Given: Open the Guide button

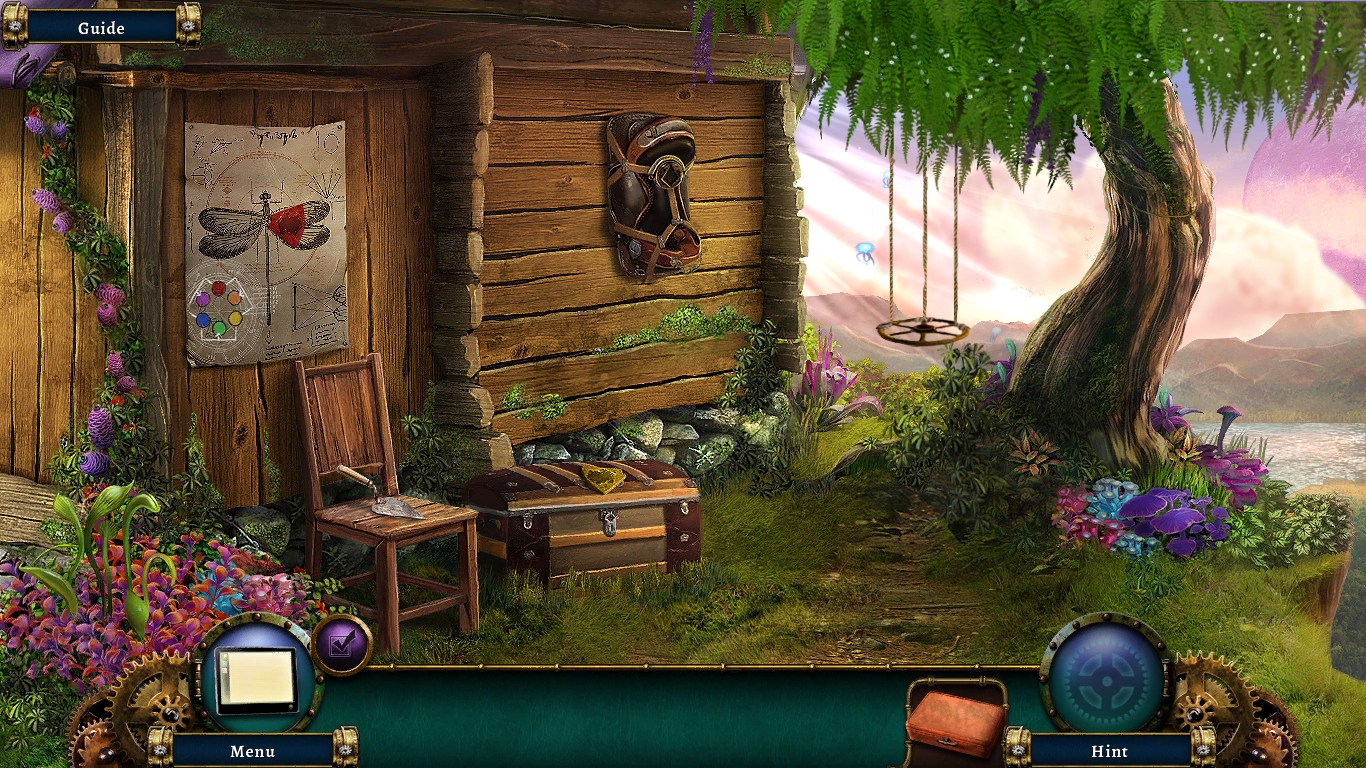Looking at the screenshot, I should click(101, 27).
